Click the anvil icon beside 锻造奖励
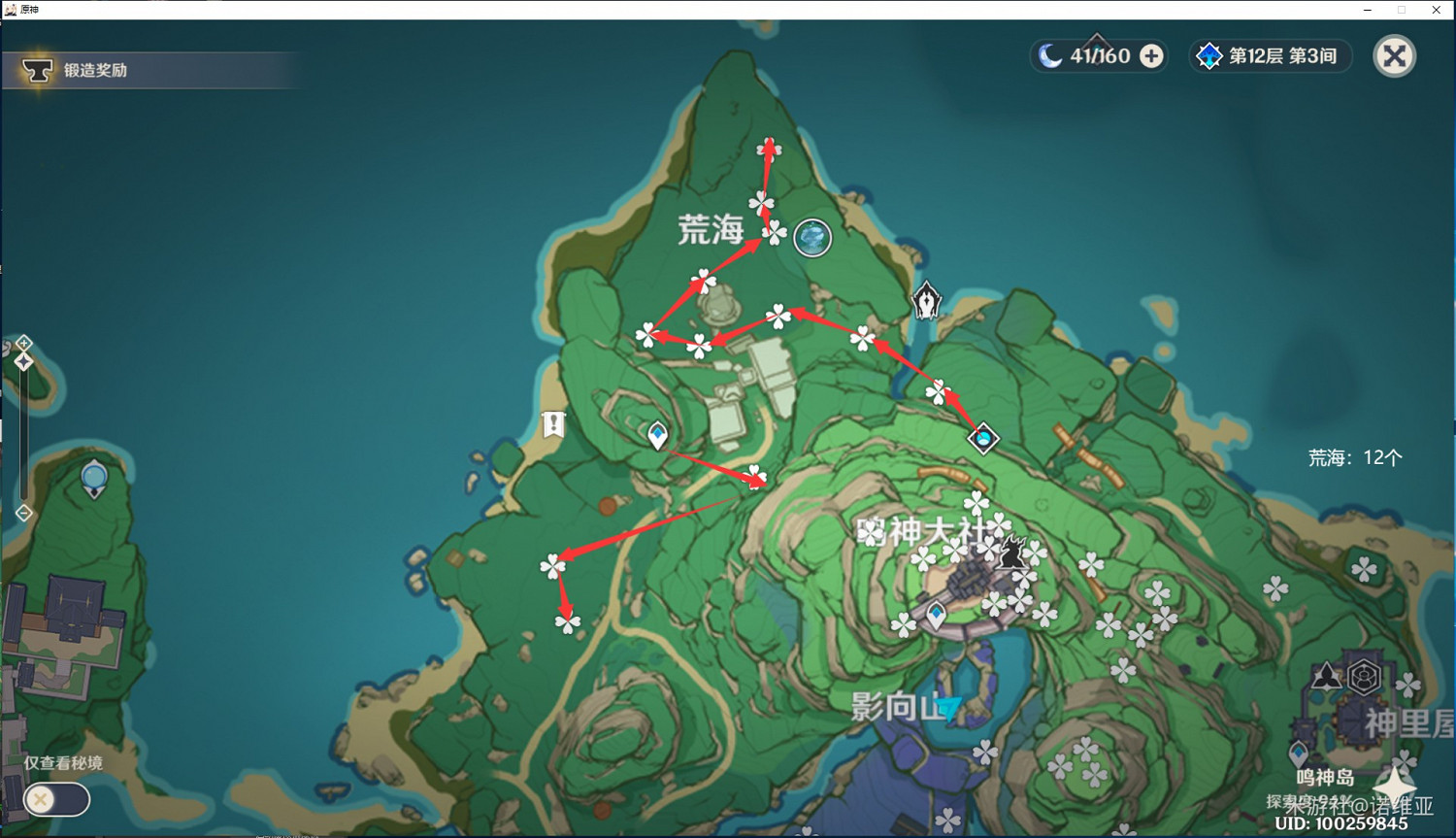 pyautogui.click(x=37, y=69)
